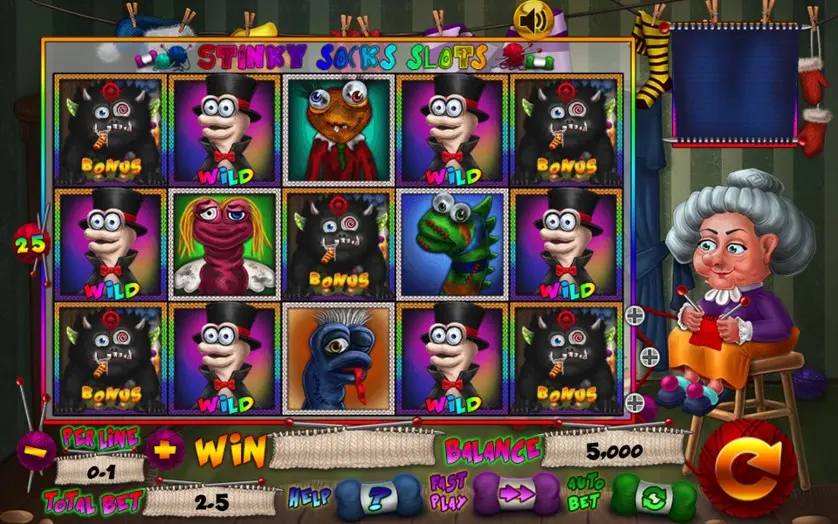Viewport: 838px width, 524px height.
Task: Click the red 25 paylines ball
Action: pos(27,241)
